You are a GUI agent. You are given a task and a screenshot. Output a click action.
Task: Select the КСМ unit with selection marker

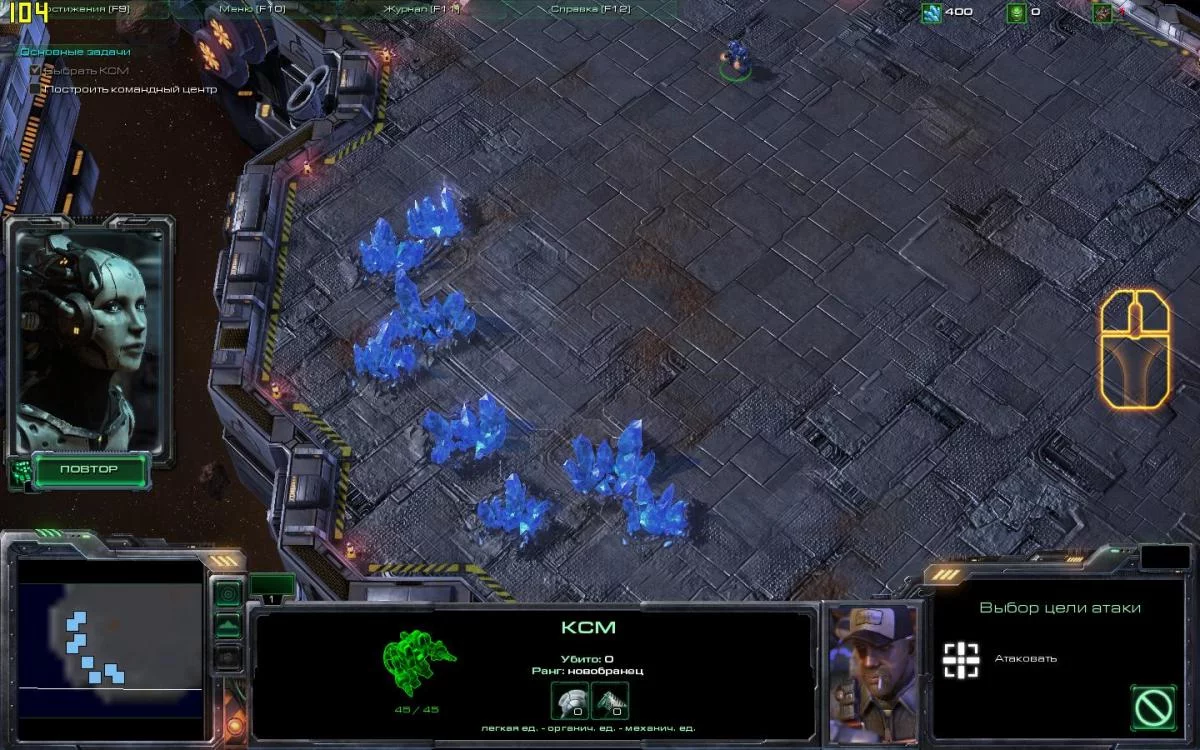(x=736, y=57)
